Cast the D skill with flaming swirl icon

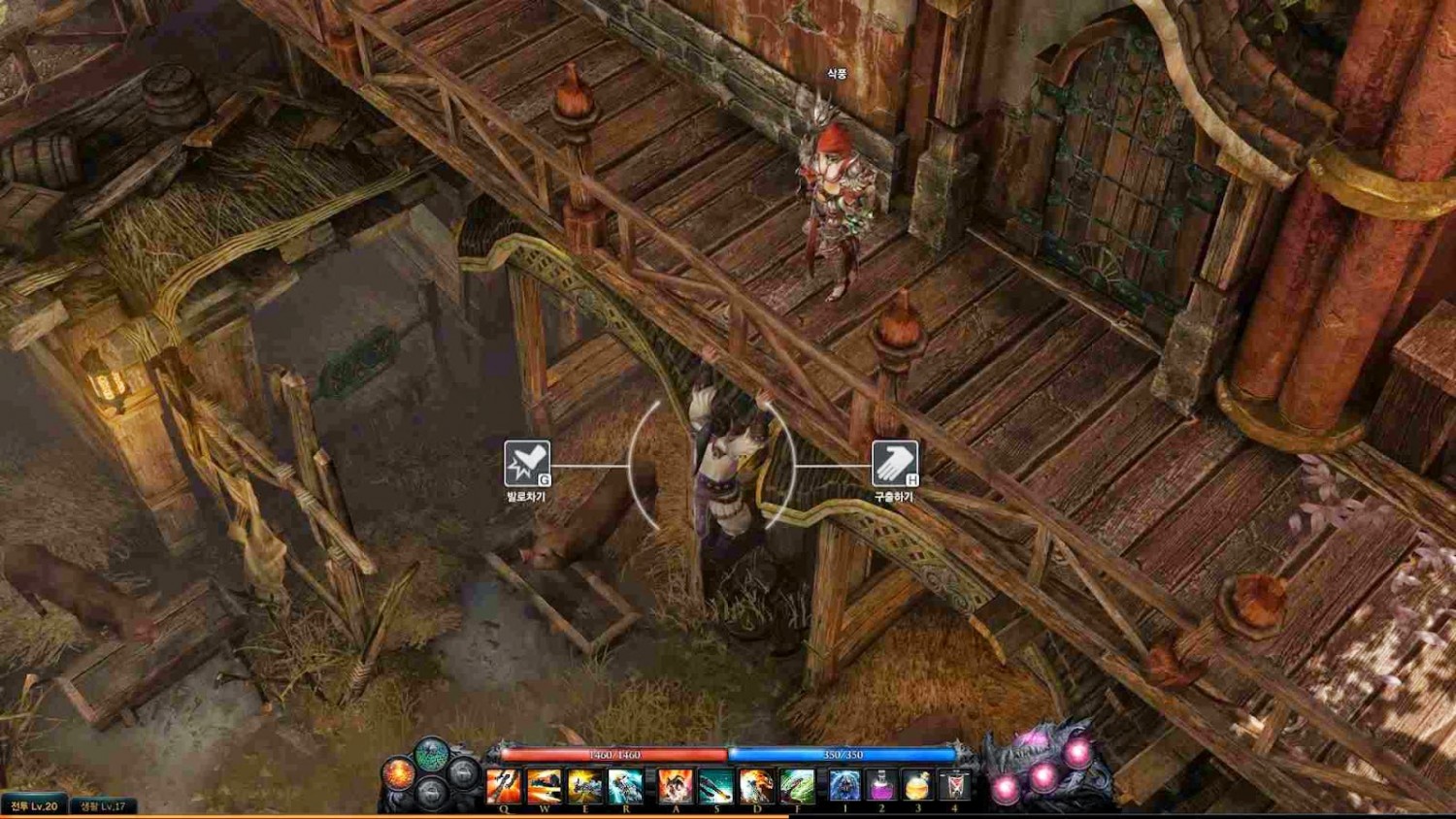756,785
